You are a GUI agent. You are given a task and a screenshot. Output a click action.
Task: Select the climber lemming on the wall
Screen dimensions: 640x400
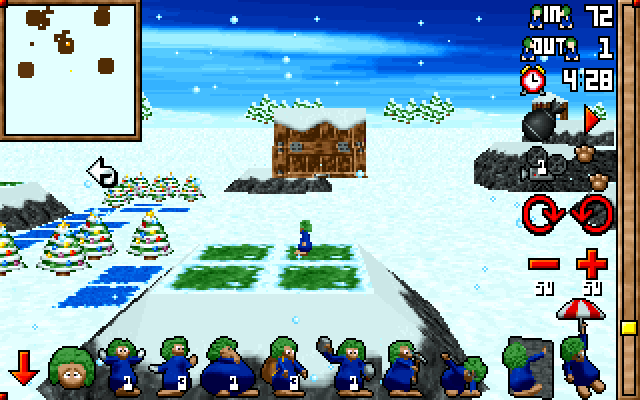[525, 364]
